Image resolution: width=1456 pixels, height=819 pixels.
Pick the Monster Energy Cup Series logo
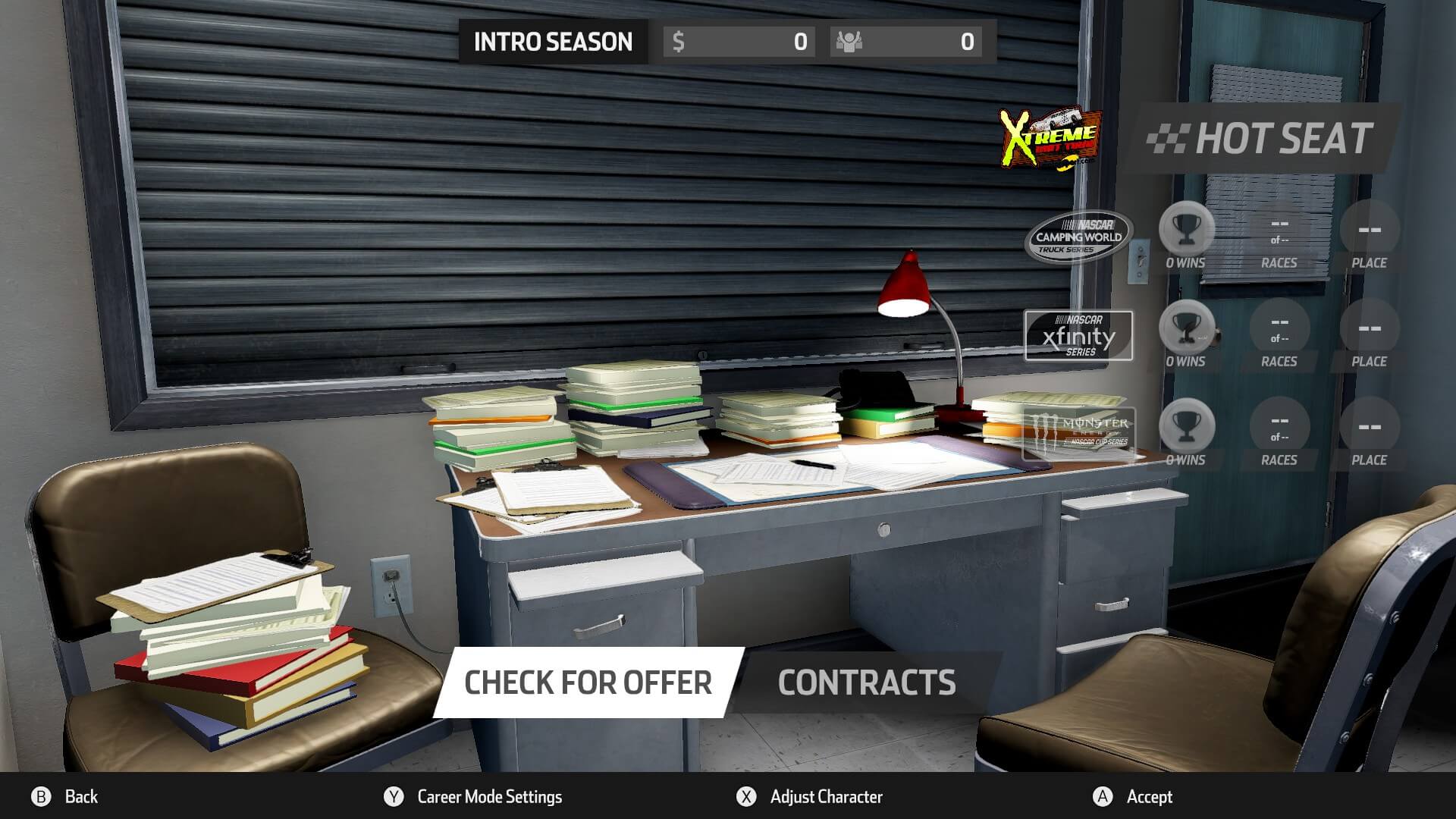point(1078,433)
